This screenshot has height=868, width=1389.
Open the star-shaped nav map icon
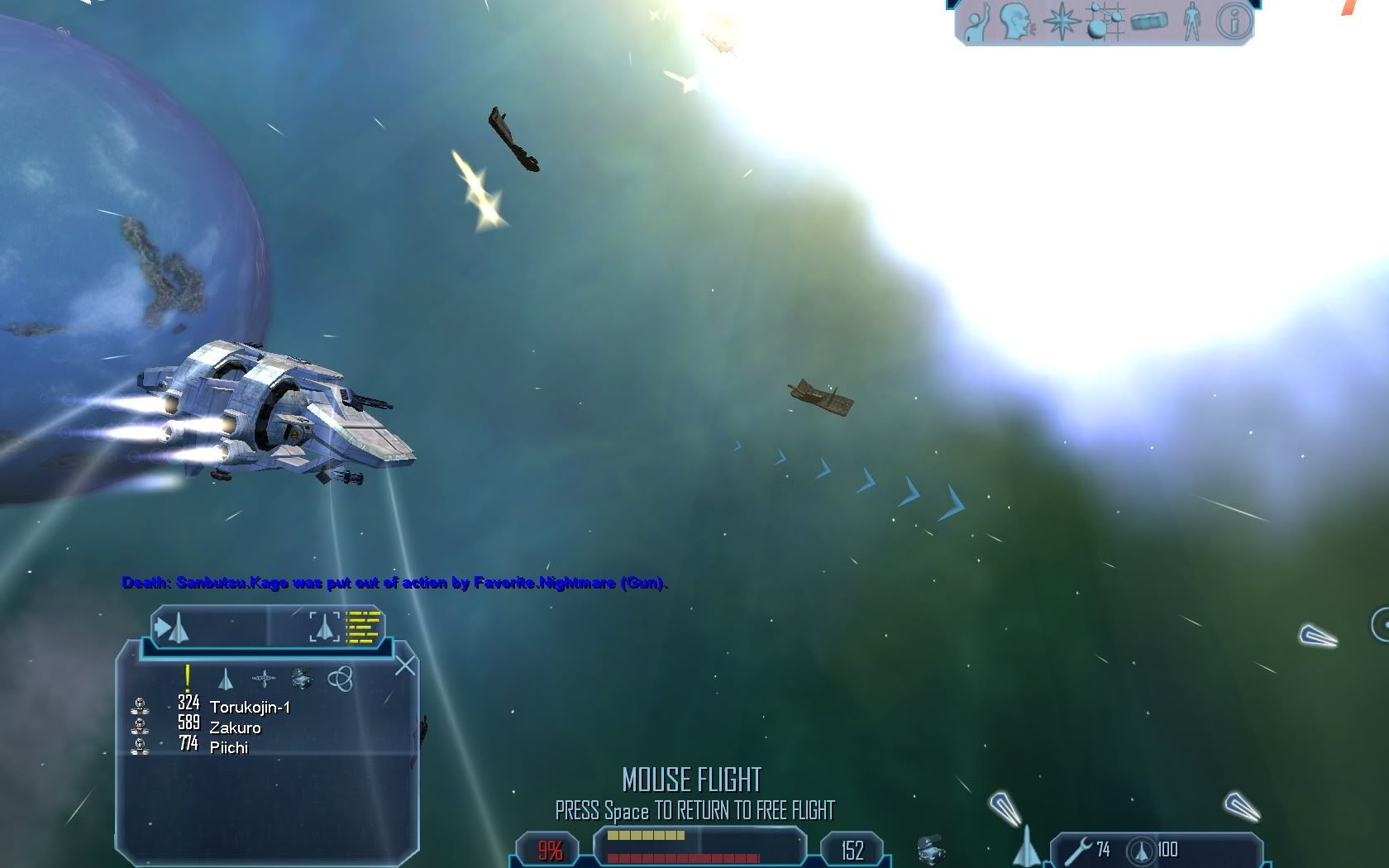click(1062, 22)
